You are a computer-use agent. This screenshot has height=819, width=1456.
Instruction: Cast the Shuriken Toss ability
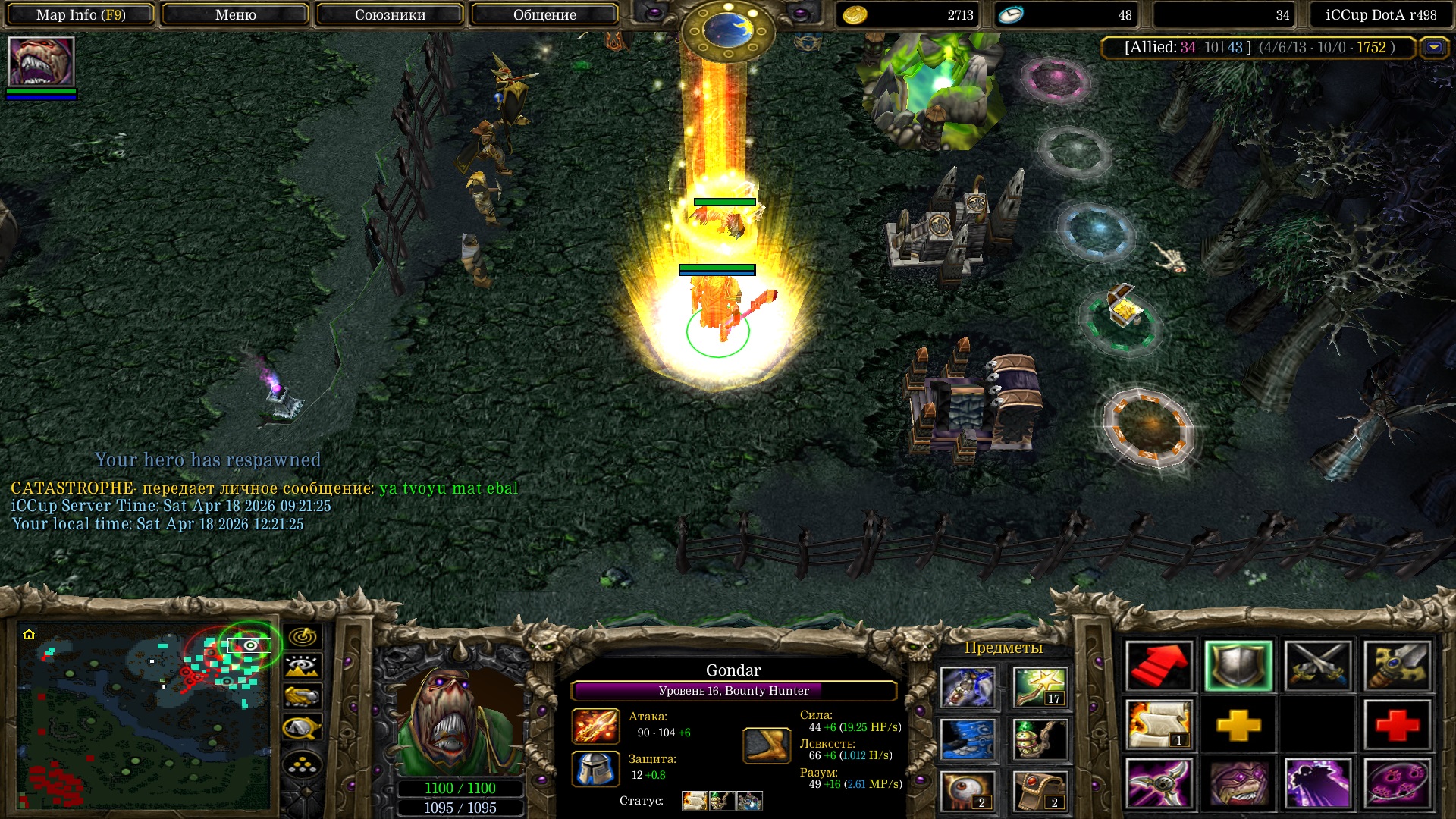[x=1159, y=784]
